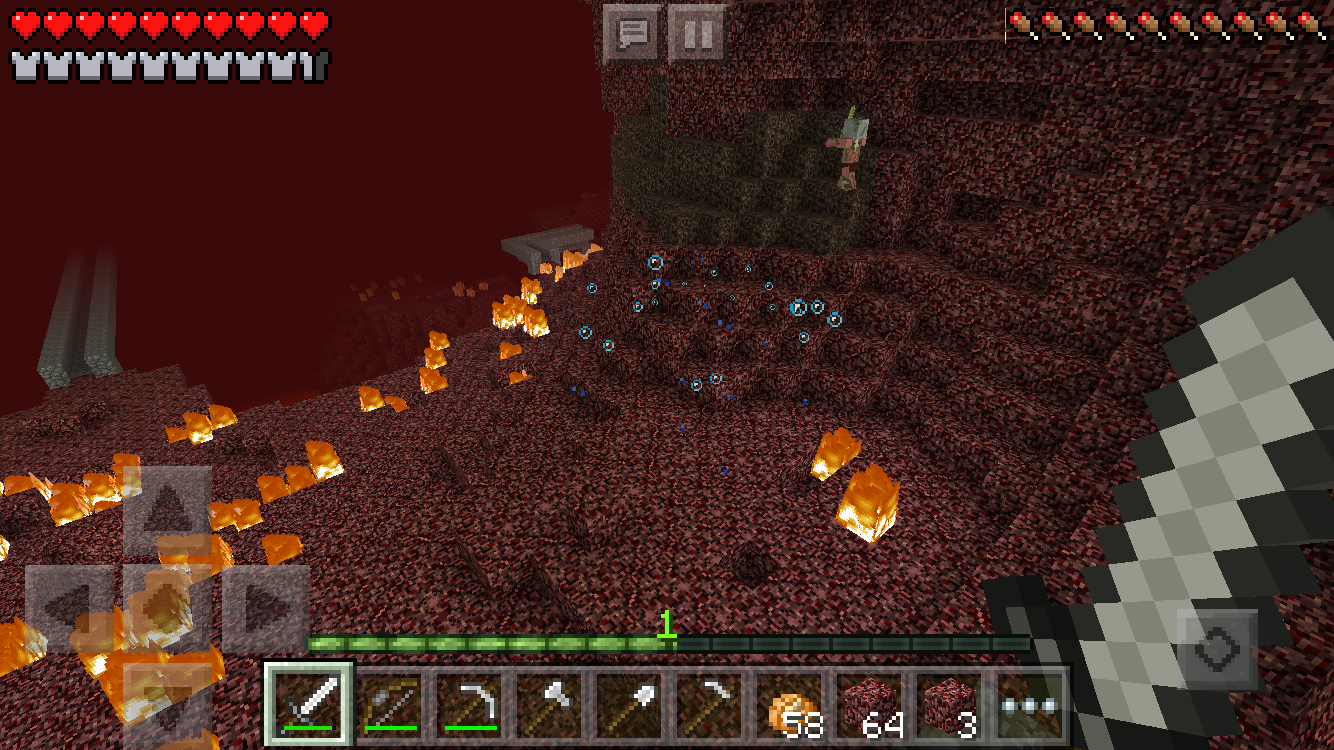
Task: Open the inventory with the three-dots button
Action: (1028, 704)
